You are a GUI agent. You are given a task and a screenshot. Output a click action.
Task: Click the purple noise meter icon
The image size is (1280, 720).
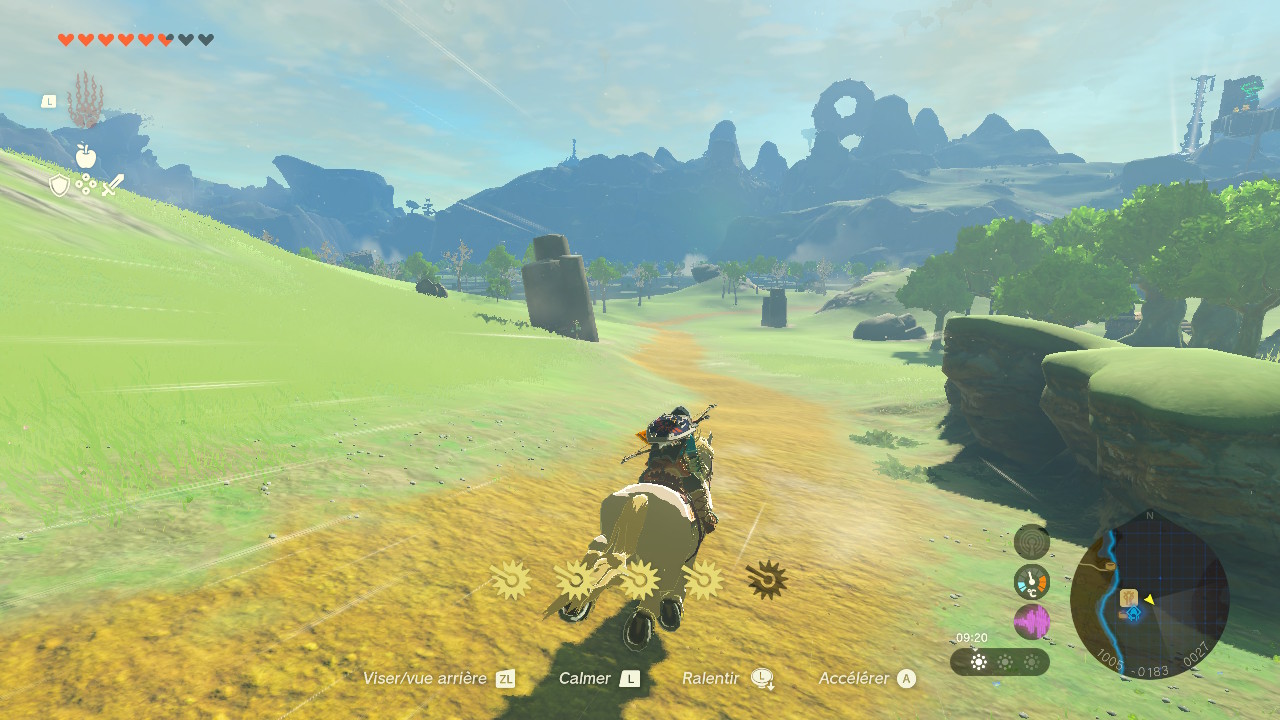click(1032, 621)
